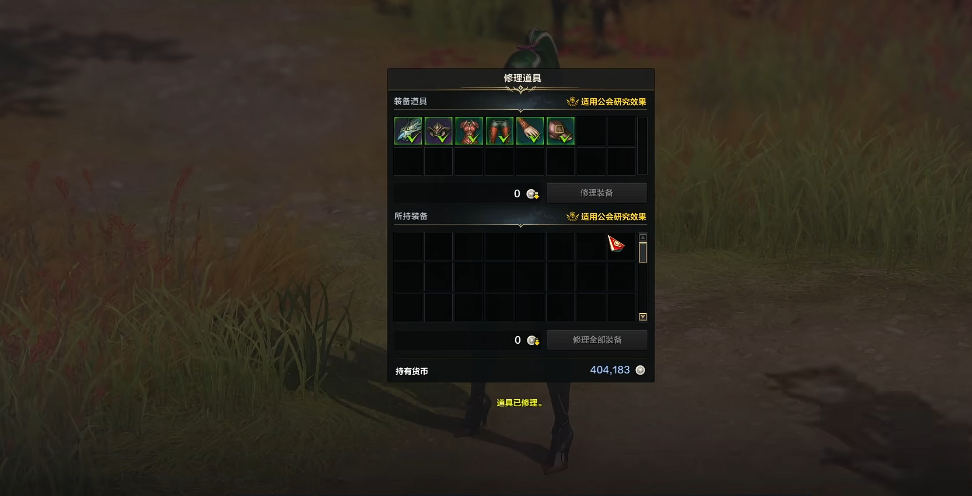The image size is (972, 496).
Task: Click the held-equipment list's down arrow
Action: click(x=643, y=317)
